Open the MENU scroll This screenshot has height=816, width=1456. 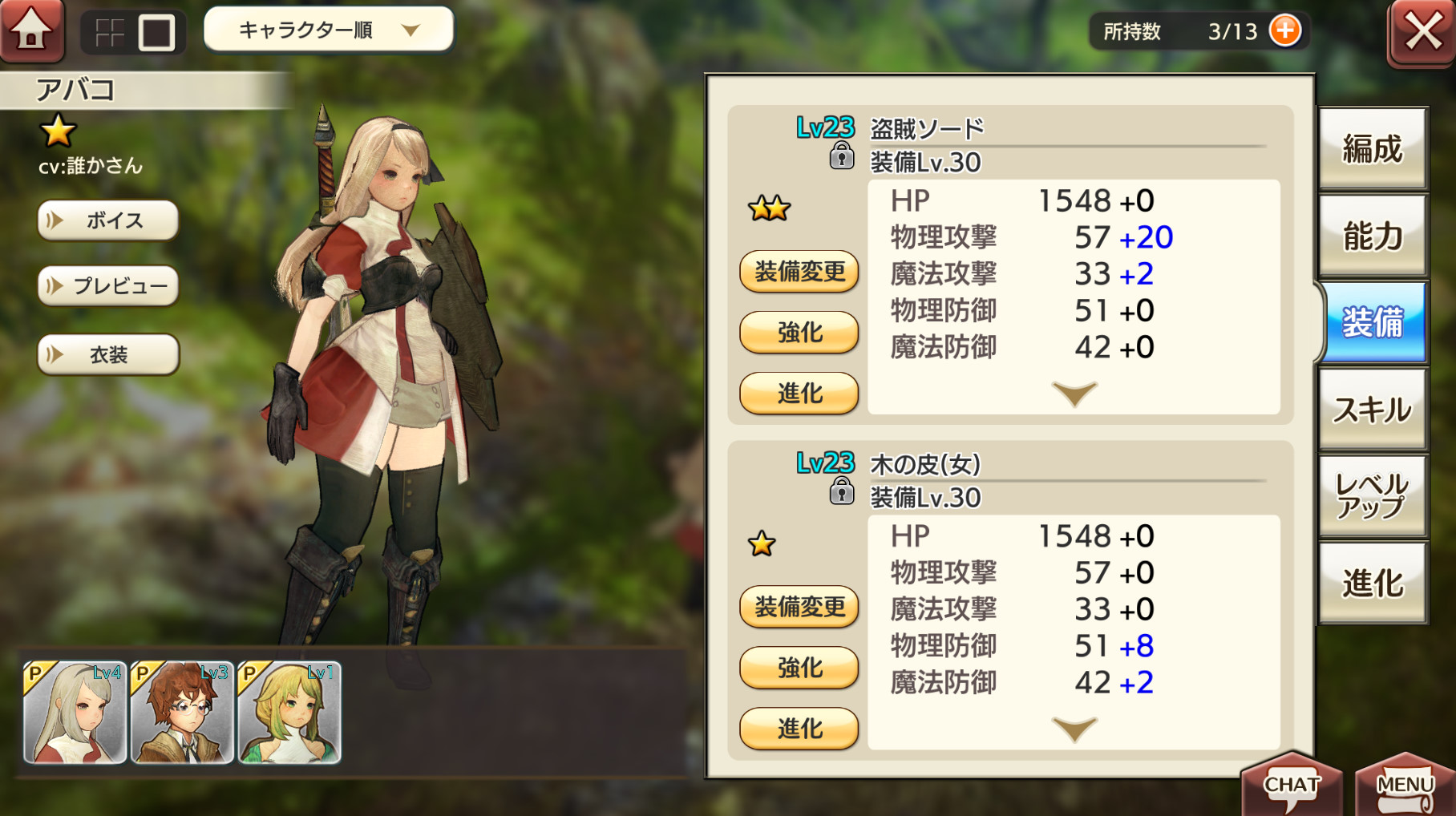point(1405,786)
